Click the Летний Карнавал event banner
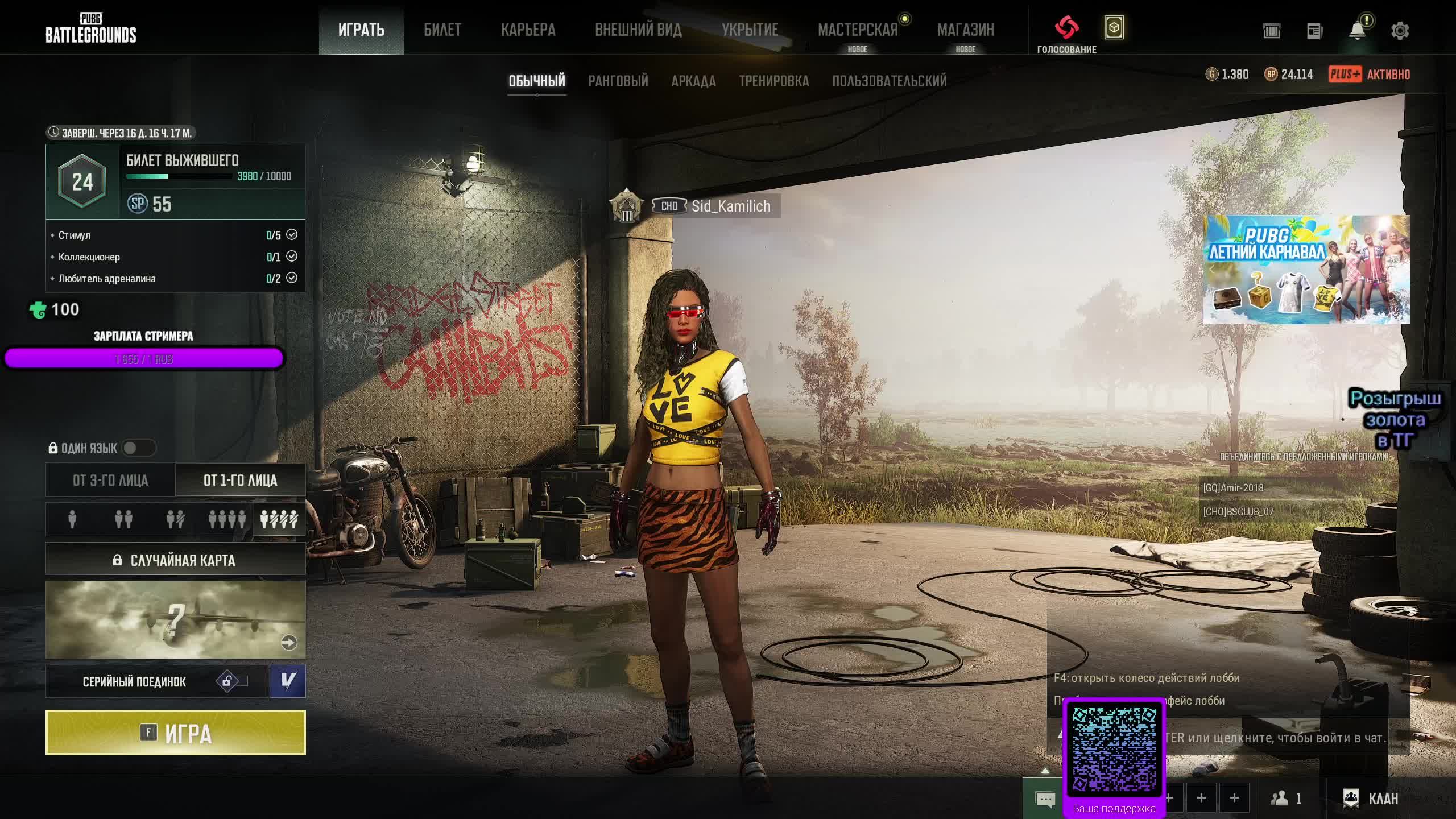The image size is (1456, 819). [1306, 269]
